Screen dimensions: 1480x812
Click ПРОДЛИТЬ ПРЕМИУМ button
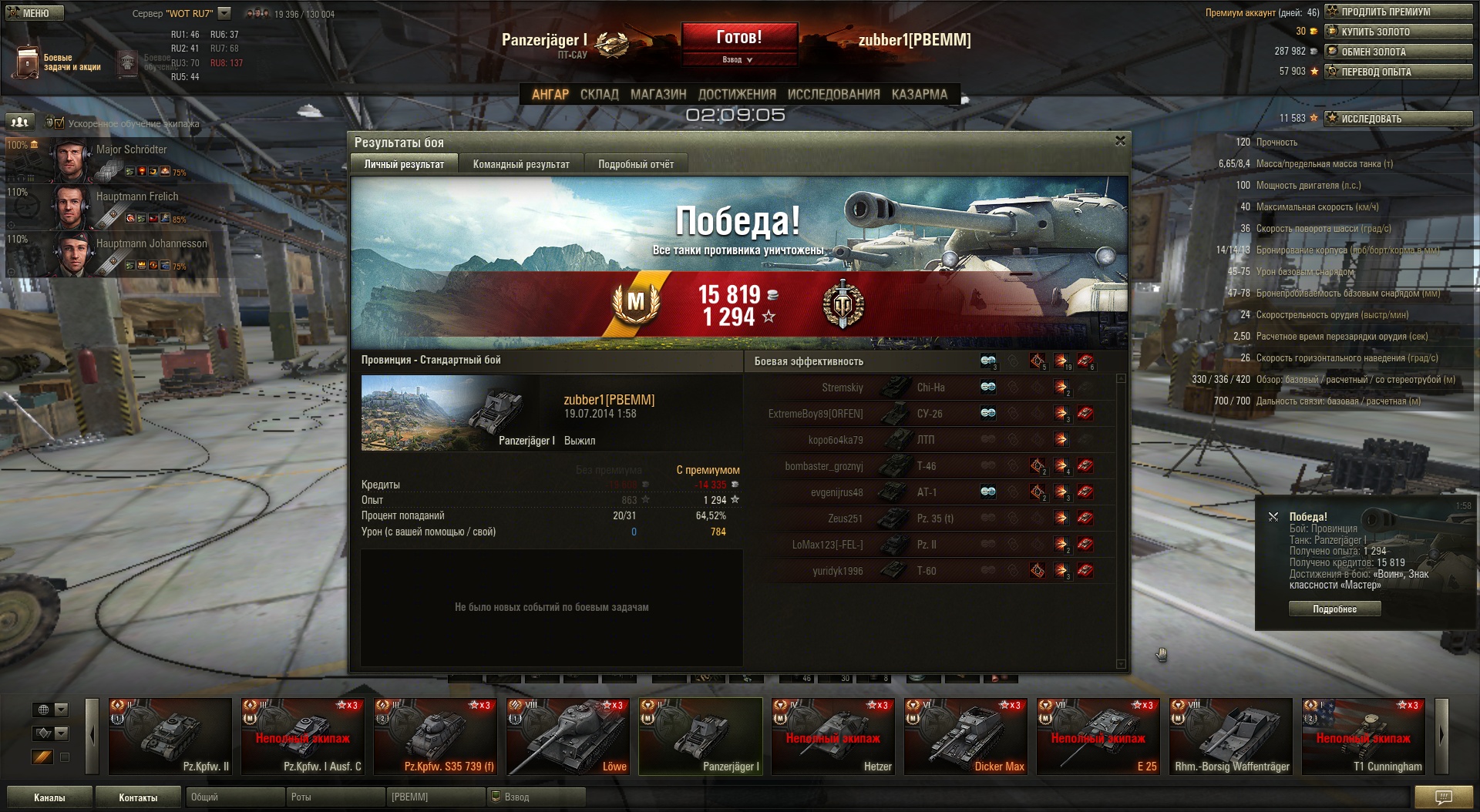(x=1398, y=12)
